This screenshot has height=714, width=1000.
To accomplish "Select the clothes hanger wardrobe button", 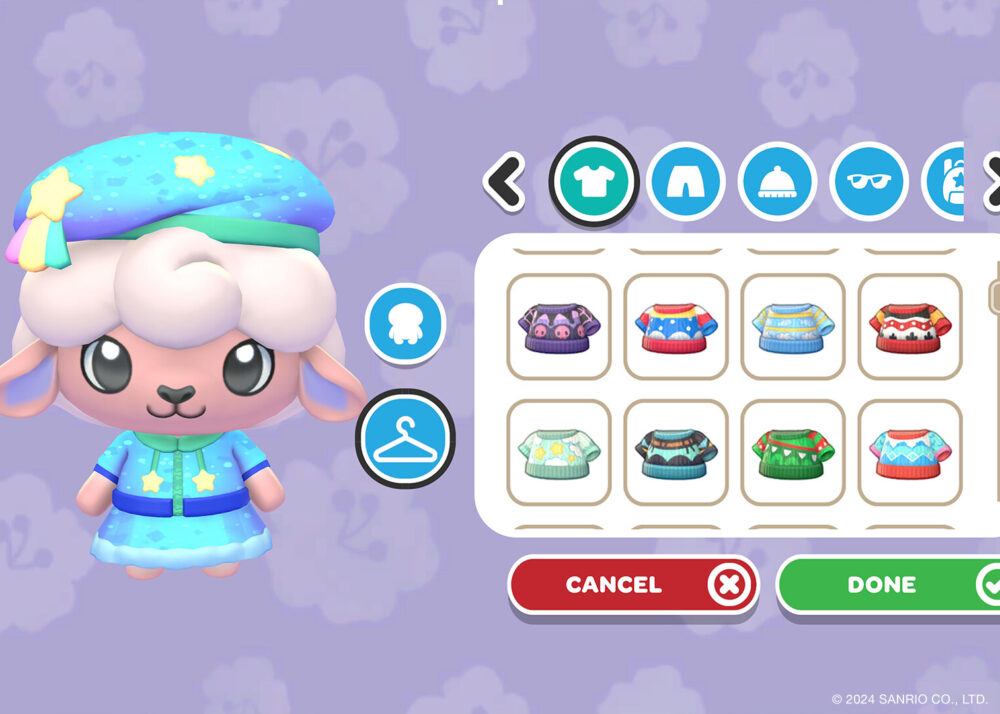I will pos(405,437).
